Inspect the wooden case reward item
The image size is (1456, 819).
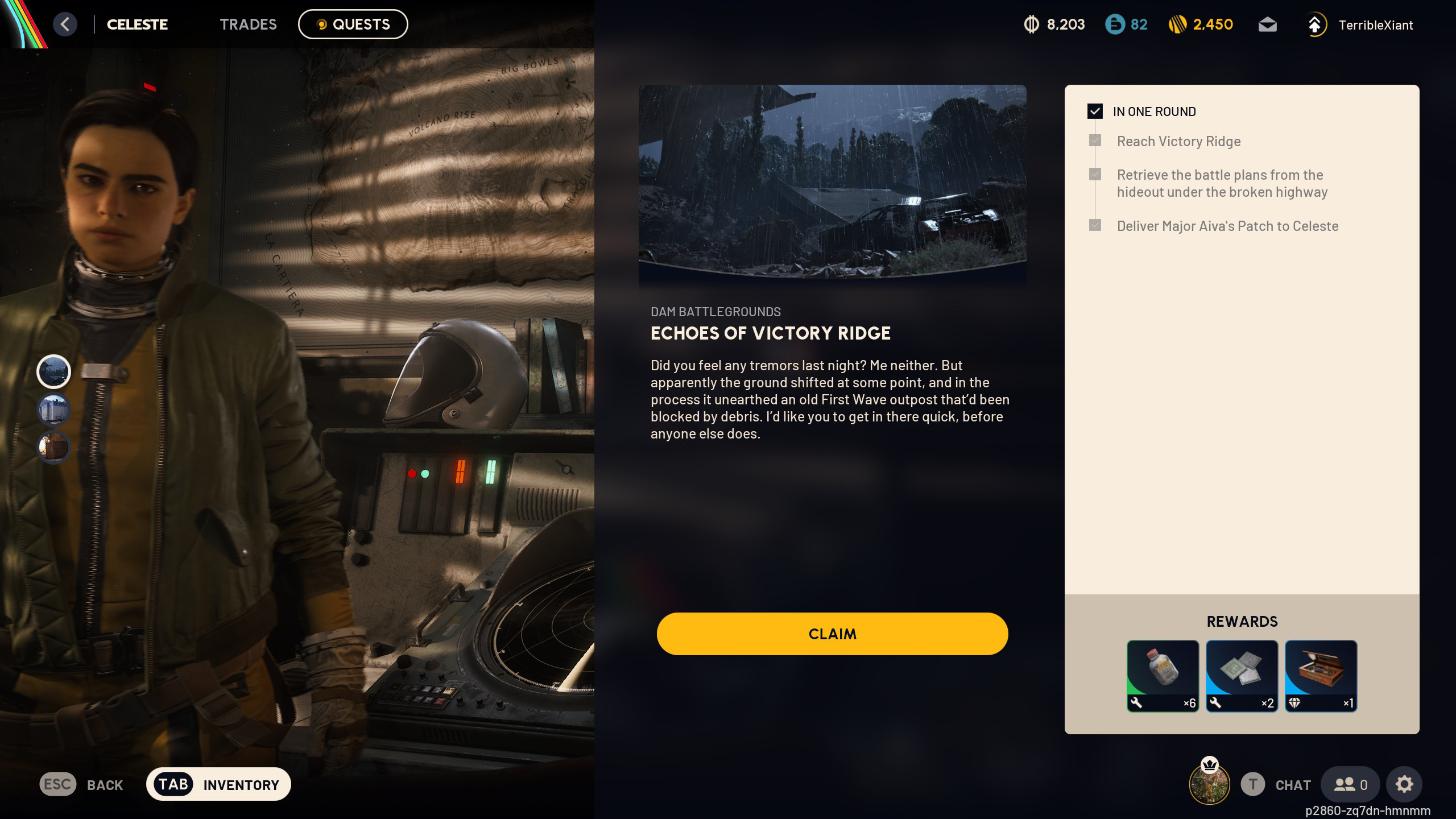click(x=1321, y=675)
